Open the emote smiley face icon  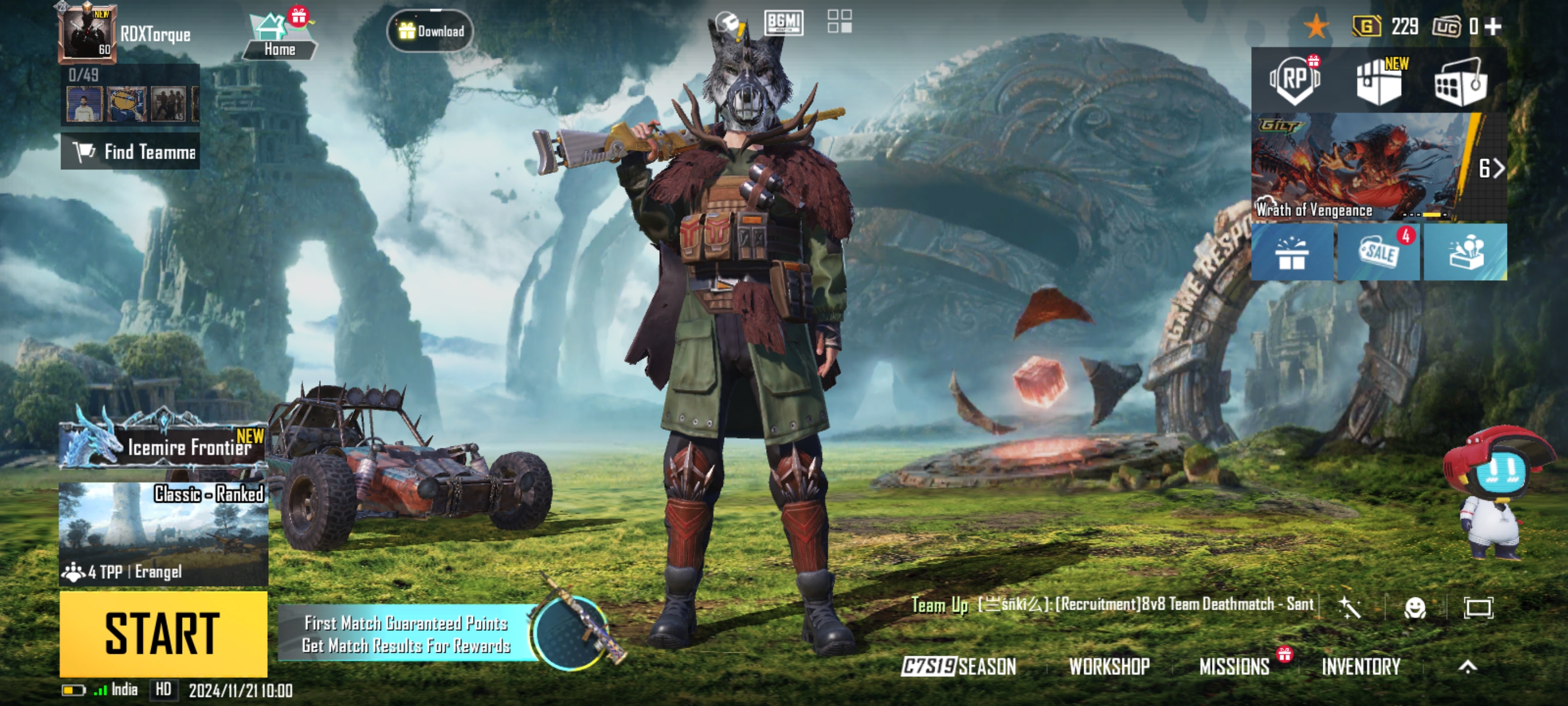(1415, 607)
